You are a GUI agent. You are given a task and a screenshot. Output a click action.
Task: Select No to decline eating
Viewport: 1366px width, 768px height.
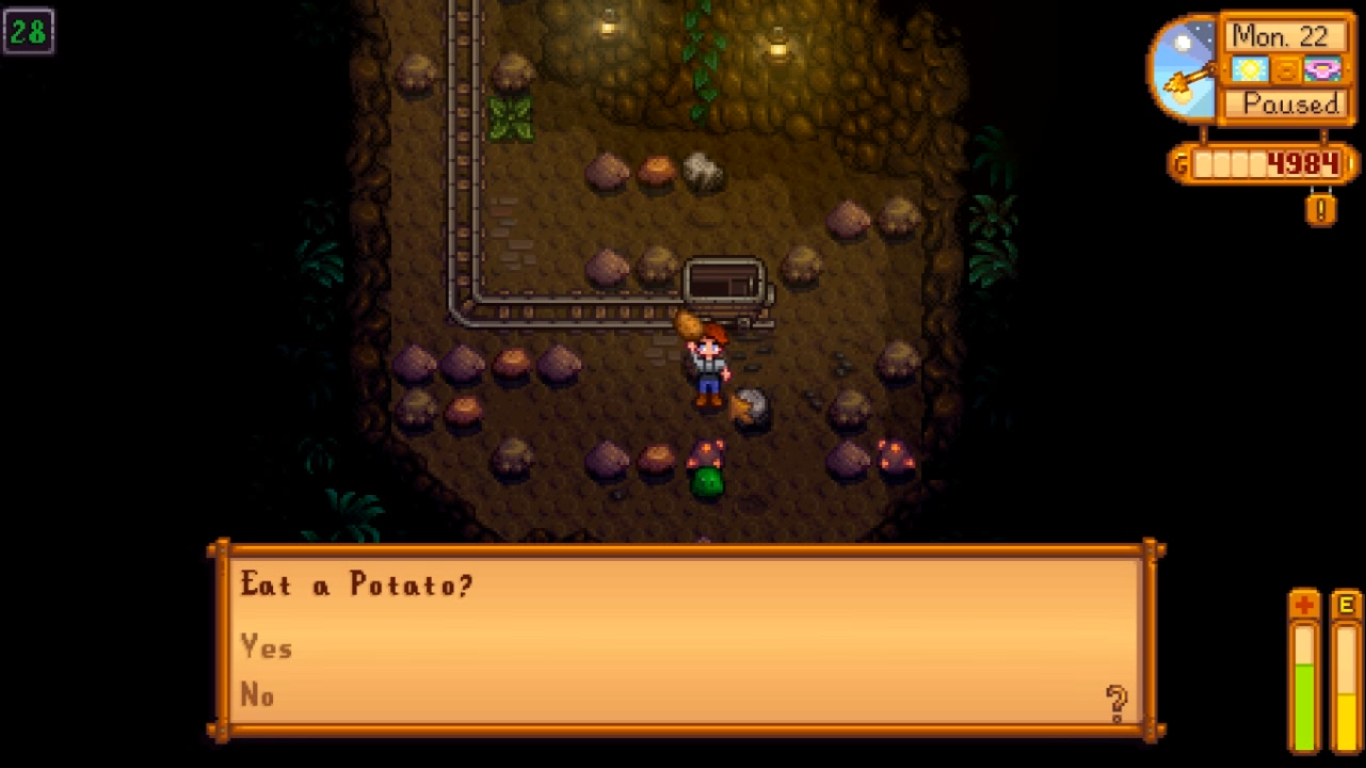(257, 695)
